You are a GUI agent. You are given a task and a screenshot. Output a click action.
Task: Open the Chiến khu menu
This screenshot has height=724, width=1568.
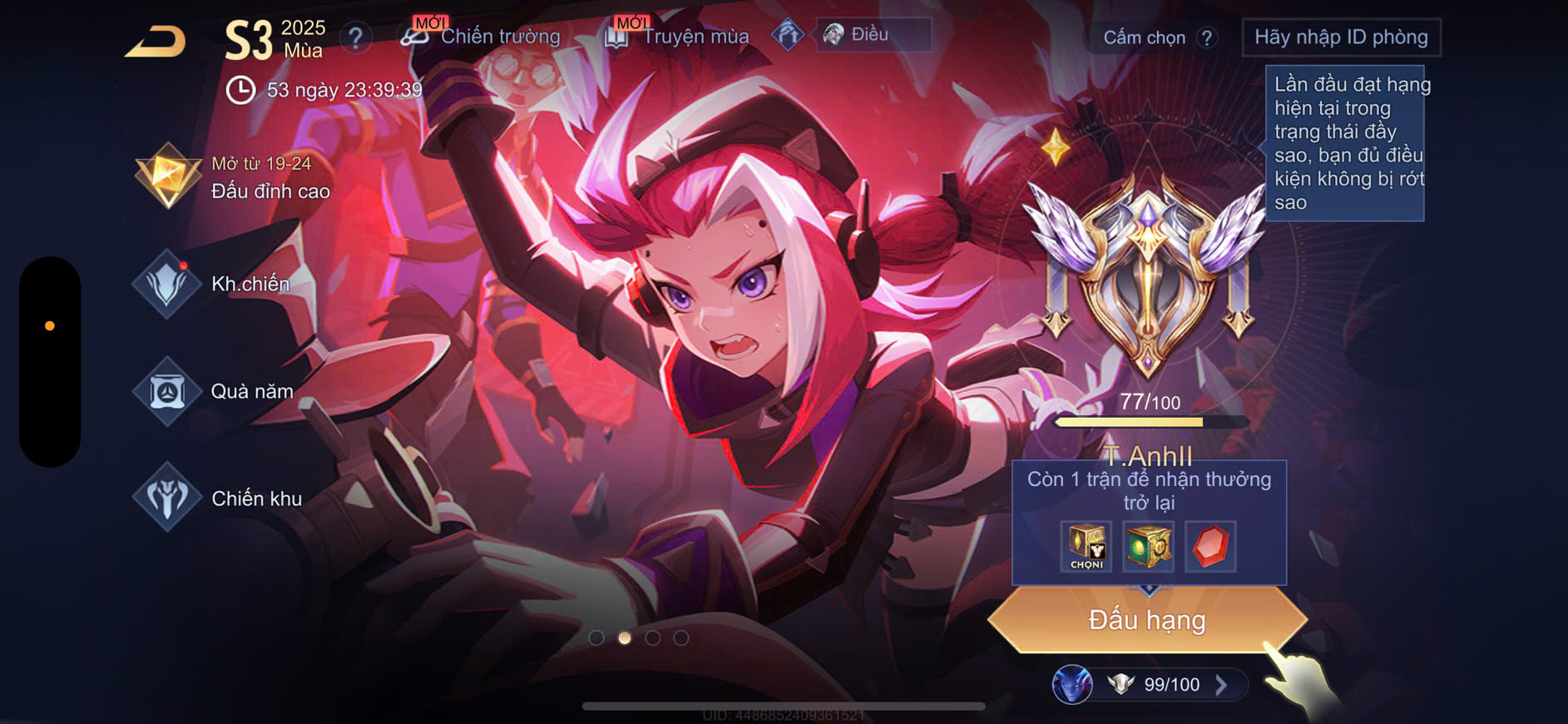pyautogui.click(x=255, y=498)
